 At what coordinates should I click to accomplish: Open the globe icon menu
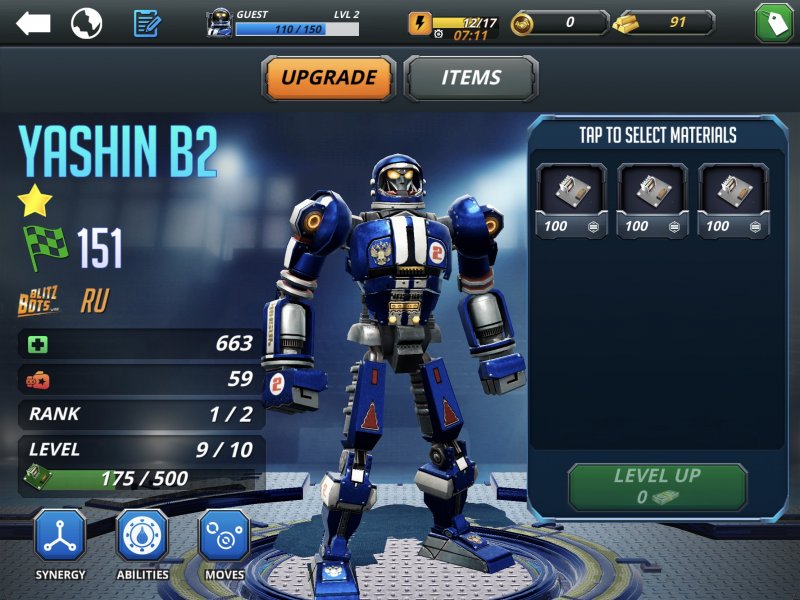coord(86,23)
